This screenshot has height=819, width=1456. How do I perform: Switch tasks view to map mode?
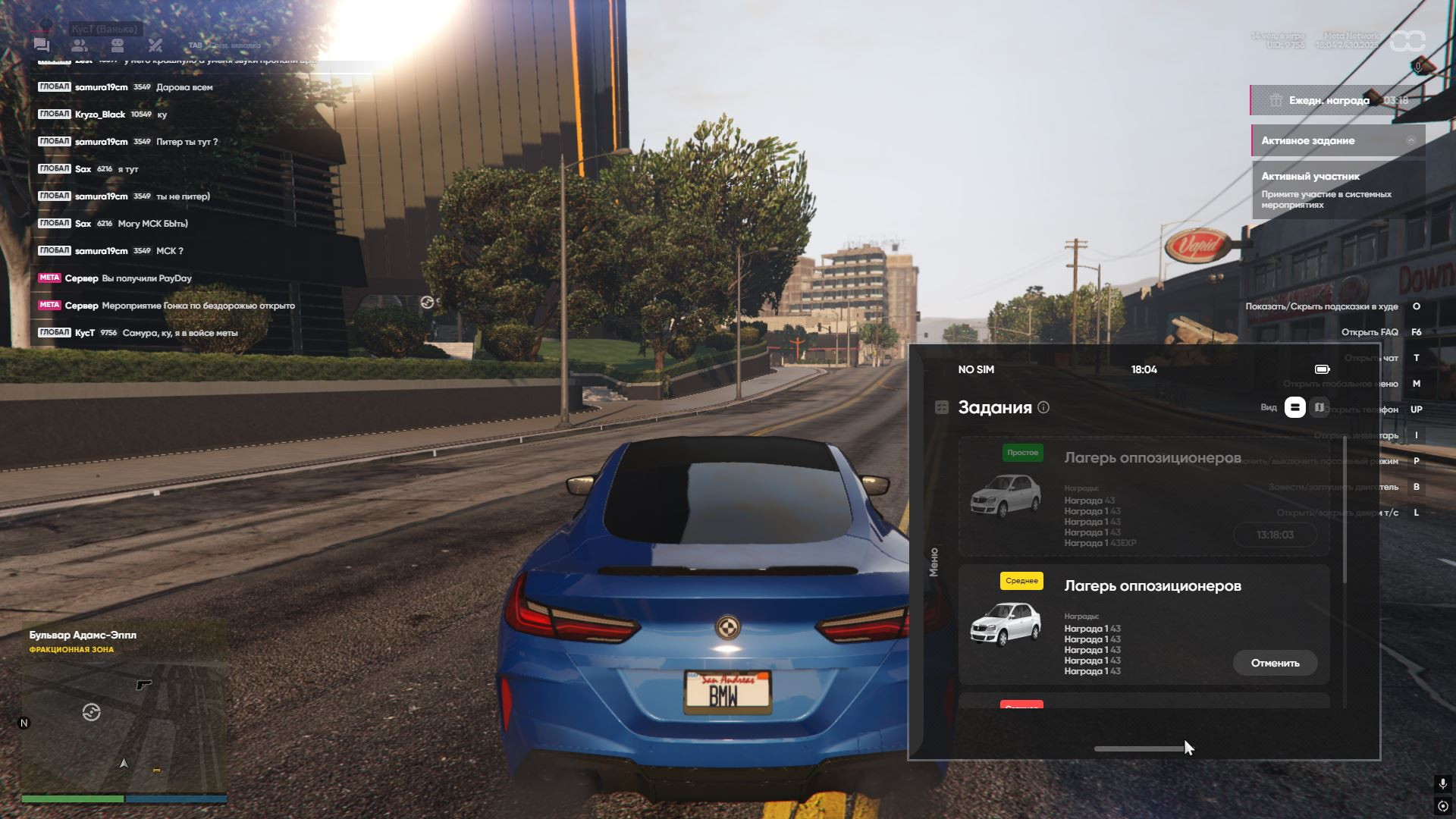pos(1319,408)
